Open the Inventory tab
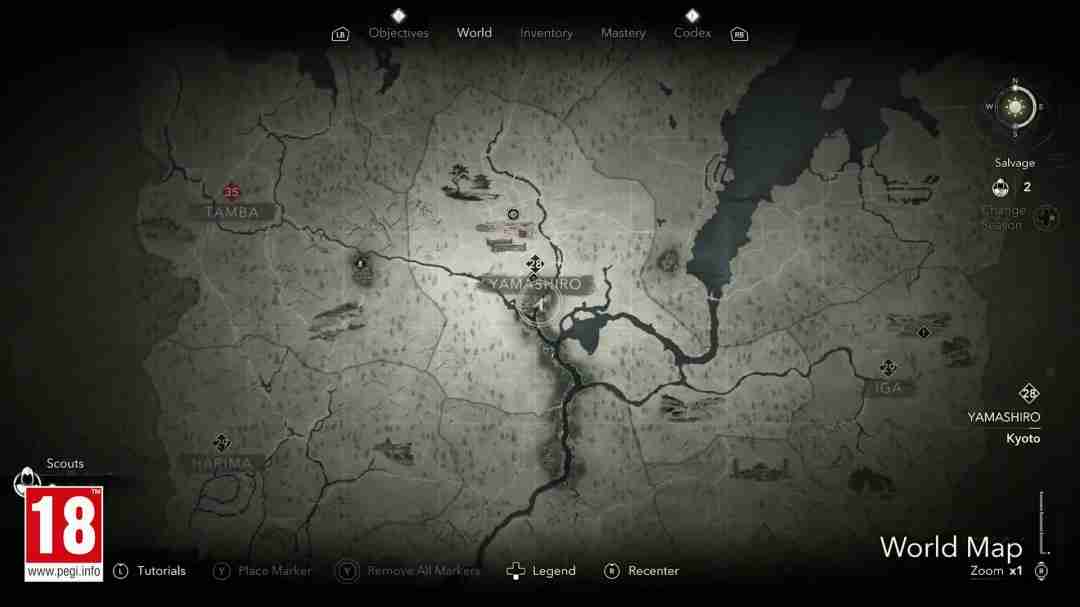1080x607 pixels. pyautogui.click(x=546, y=33)
